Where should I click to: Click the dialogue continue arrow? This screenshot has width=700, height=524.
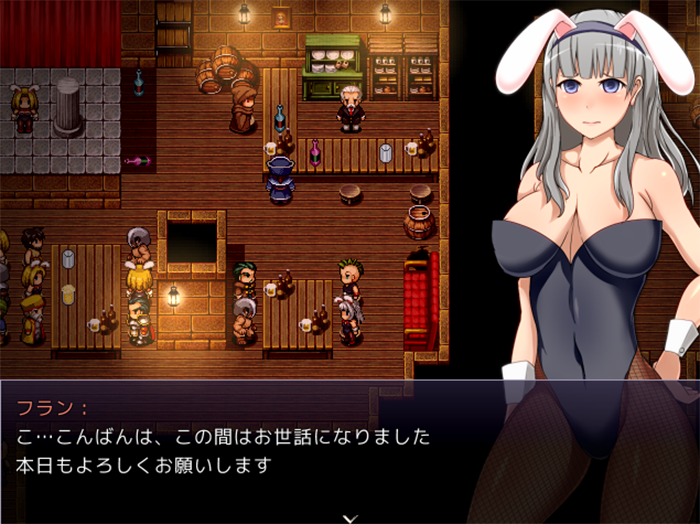click(x=349, y=517)
